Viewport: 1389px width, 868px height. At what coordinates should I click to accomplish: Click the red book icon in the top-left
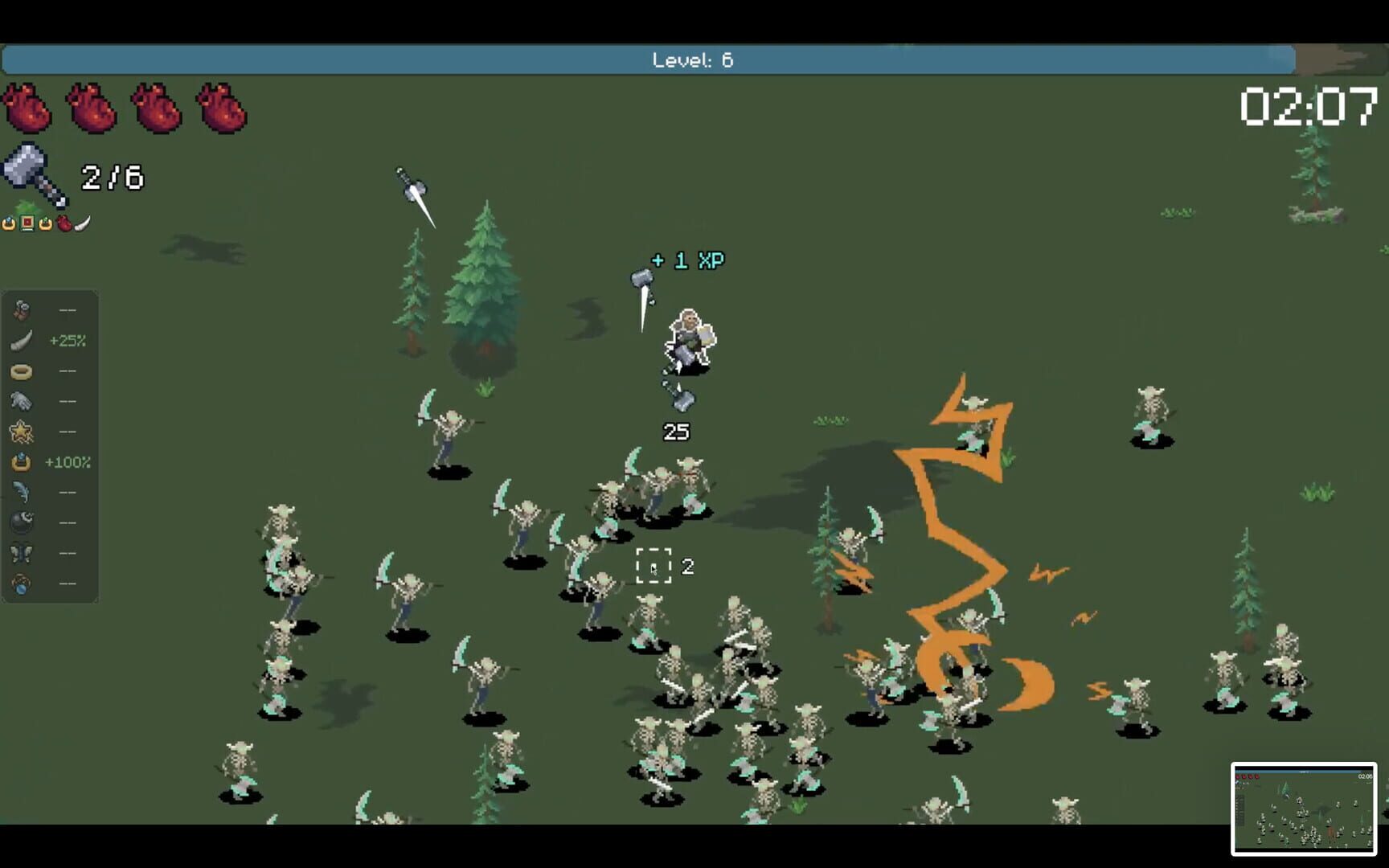coord(27,223)
